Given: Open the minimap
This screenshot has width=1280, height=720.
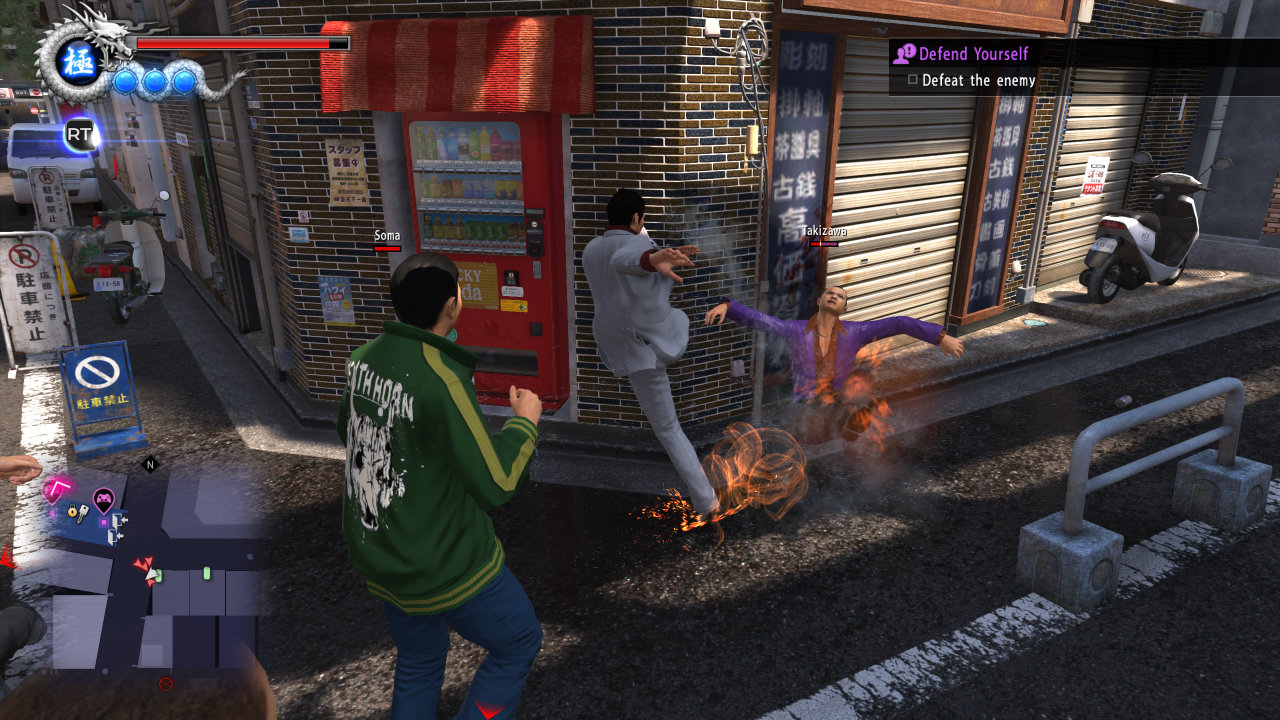Looking at the screenshot, I should tap(150, 580).
